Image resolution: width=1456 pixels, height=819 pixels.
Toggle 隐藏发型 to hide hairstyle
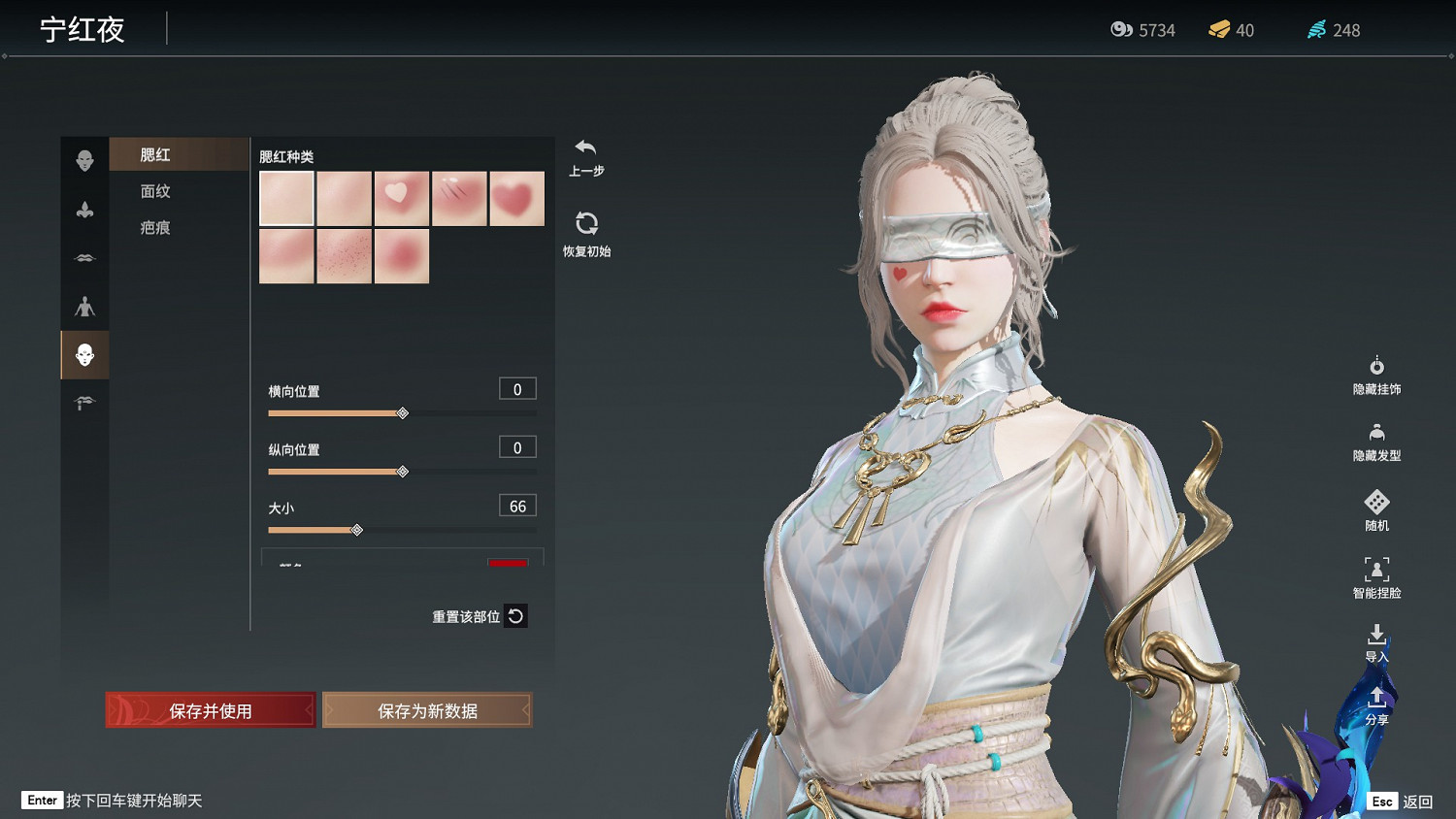click(1376, 442)
